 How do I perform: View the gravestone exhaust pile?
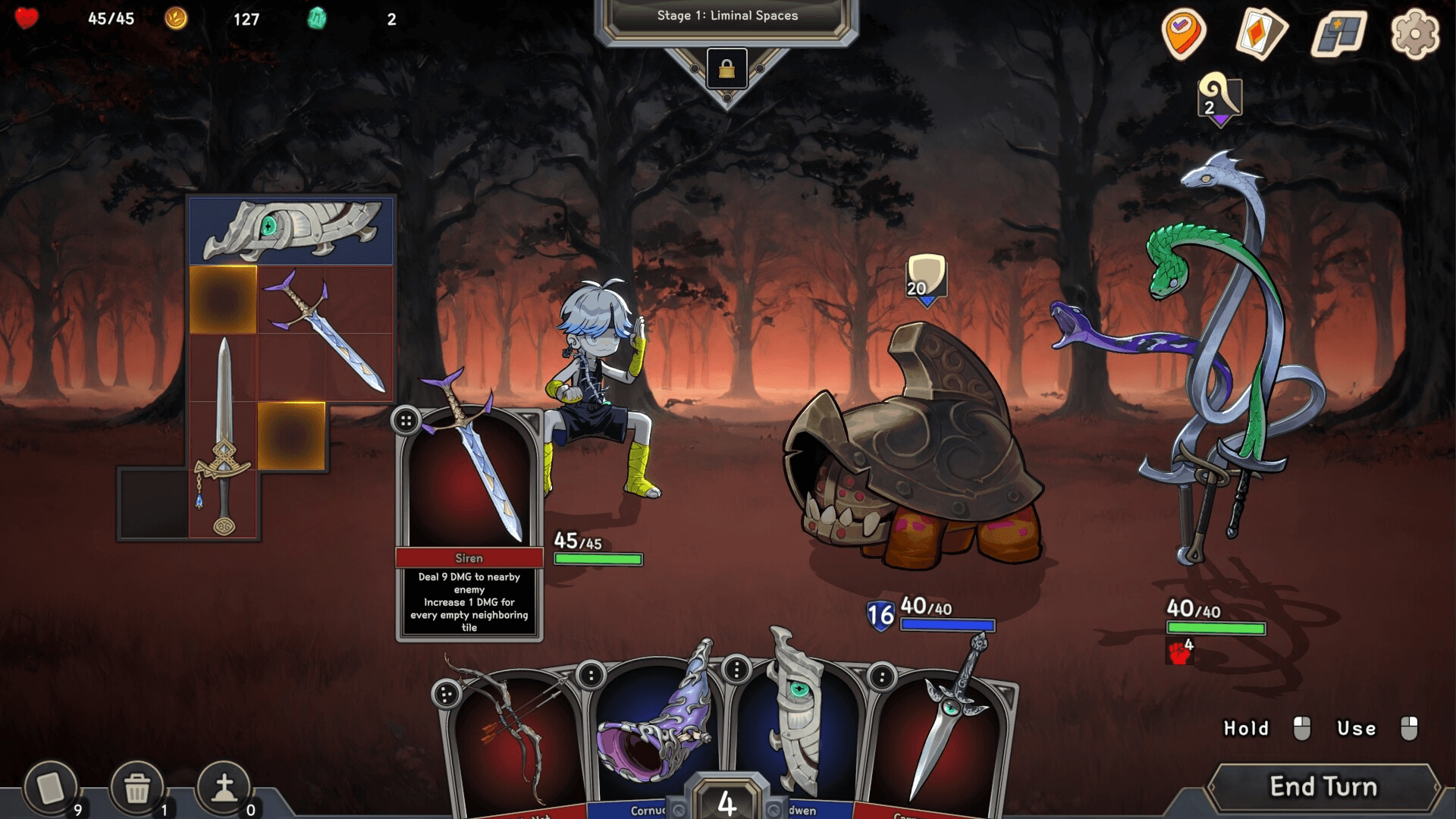(x=224, y=789)
